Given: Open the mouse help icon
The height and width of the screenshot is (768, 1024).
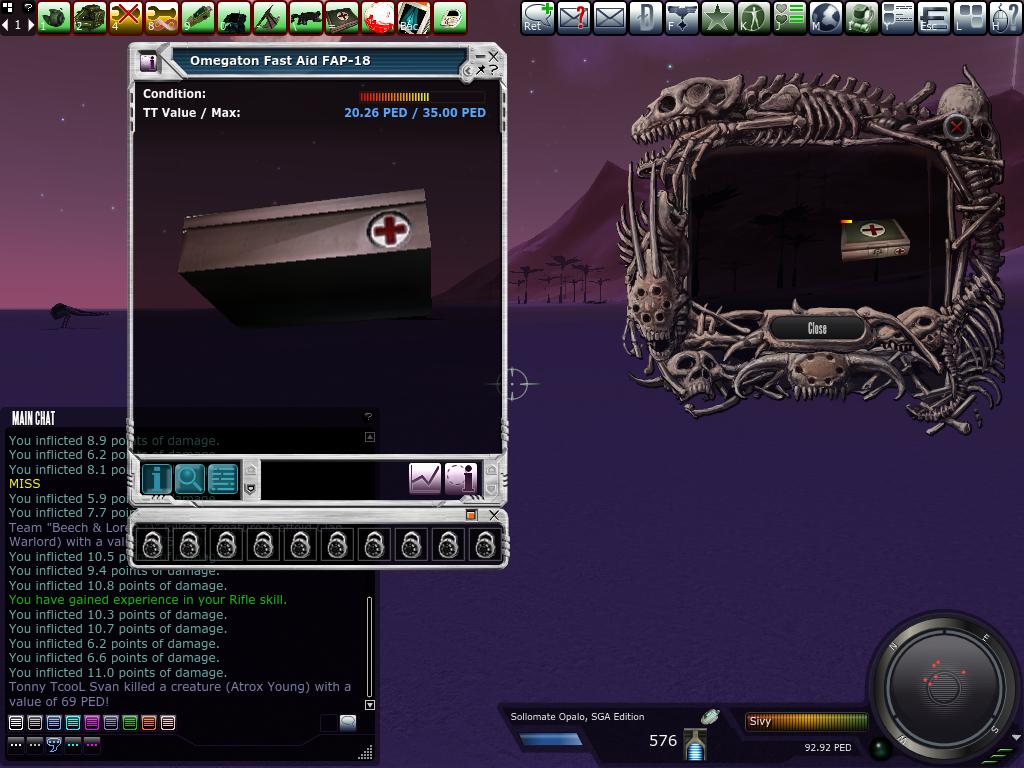Looking at the screenshot, I should coord(1005,17).
